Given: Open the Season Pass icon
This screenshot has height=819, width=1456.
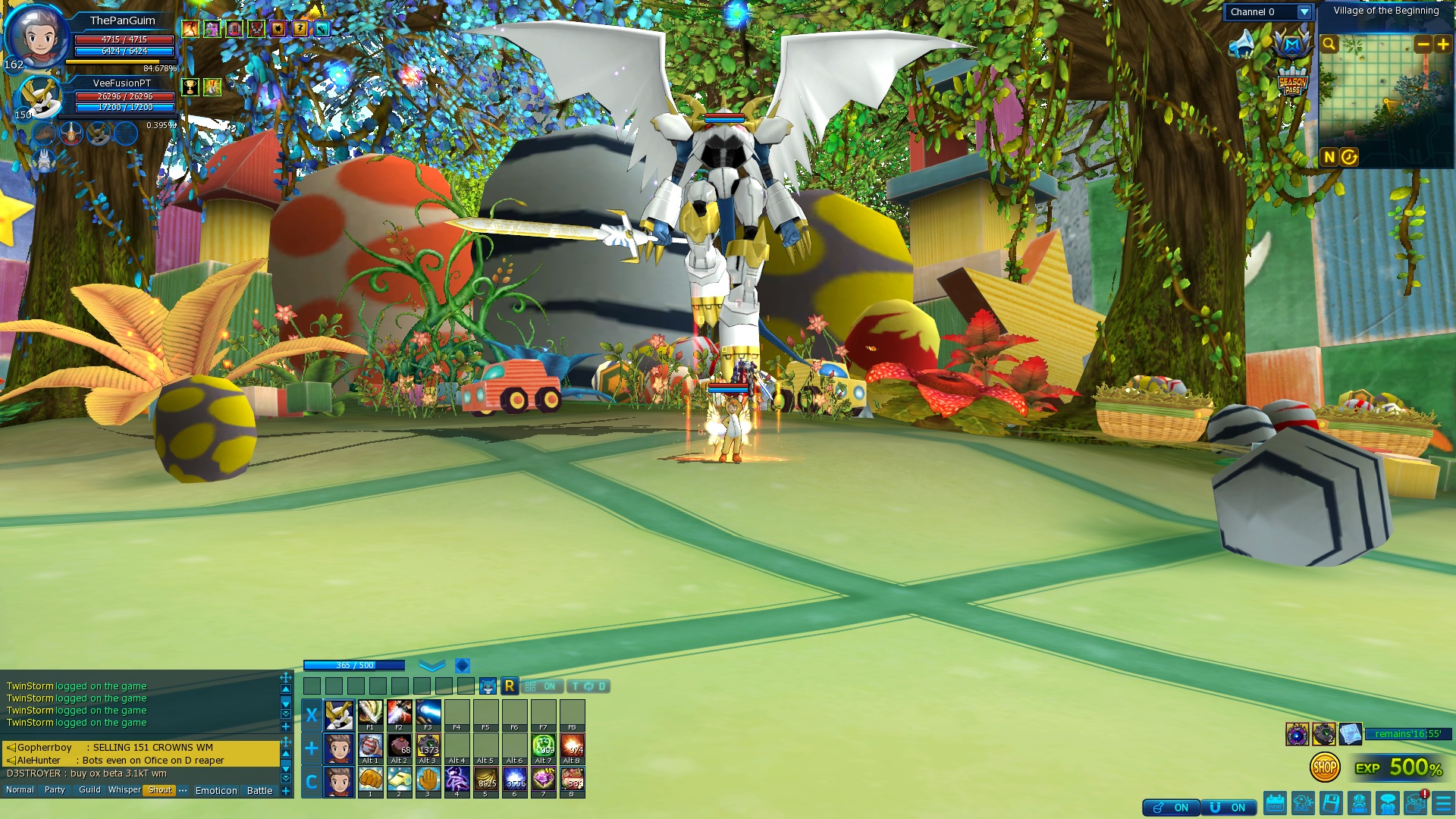Looking at the screenshot, I should (1292, 83).
